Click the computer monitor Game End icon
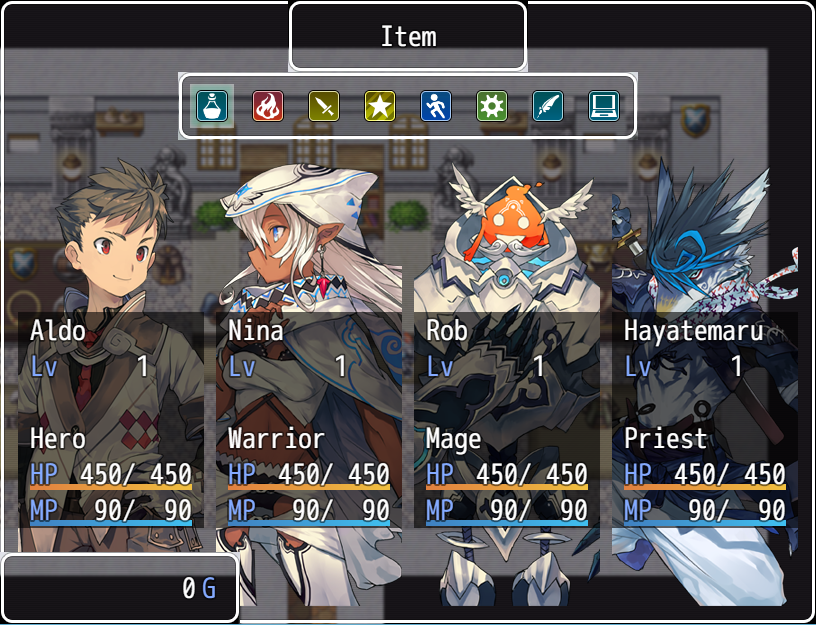This screenshot has width=816, height=625. pos(604,105)
